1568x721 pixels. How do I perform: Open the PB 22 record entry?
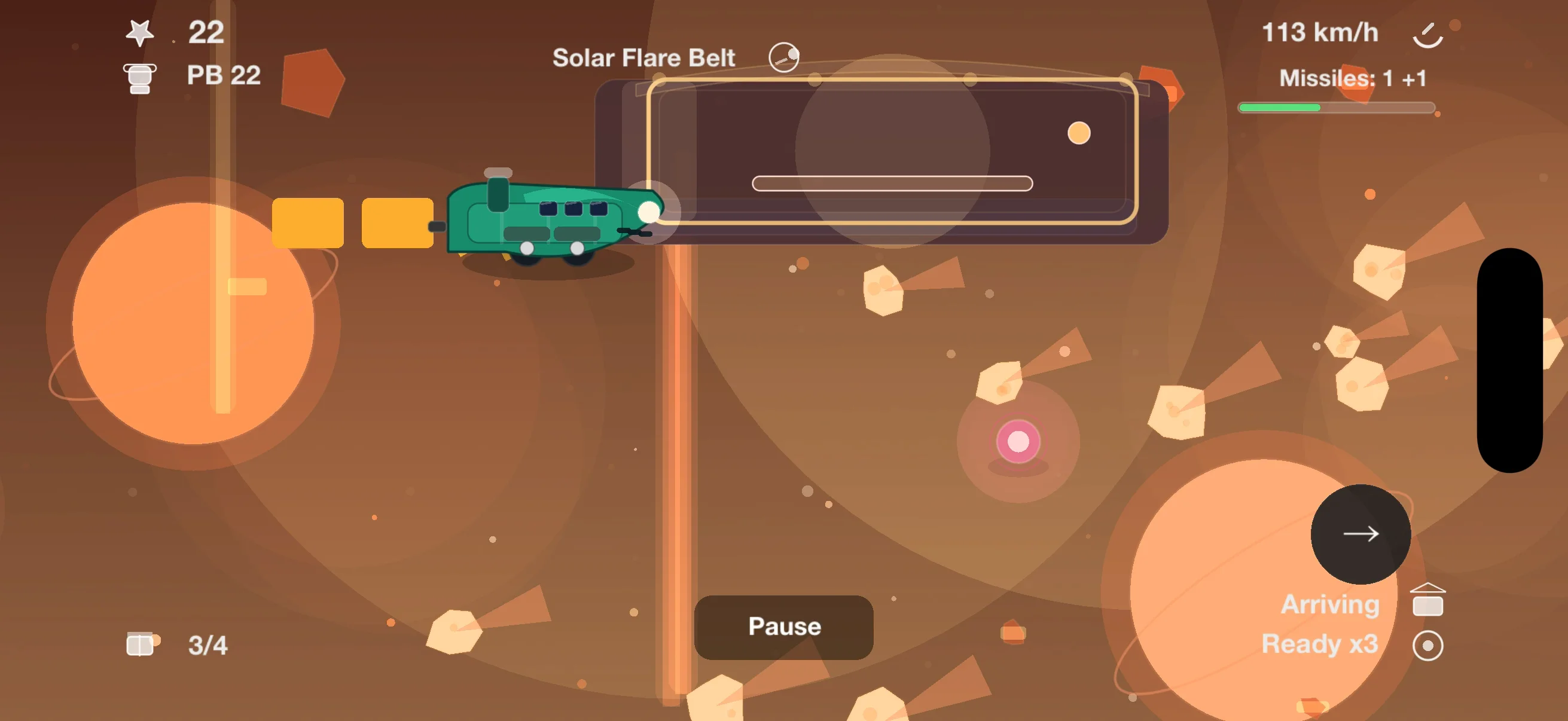tap(223, 75)
